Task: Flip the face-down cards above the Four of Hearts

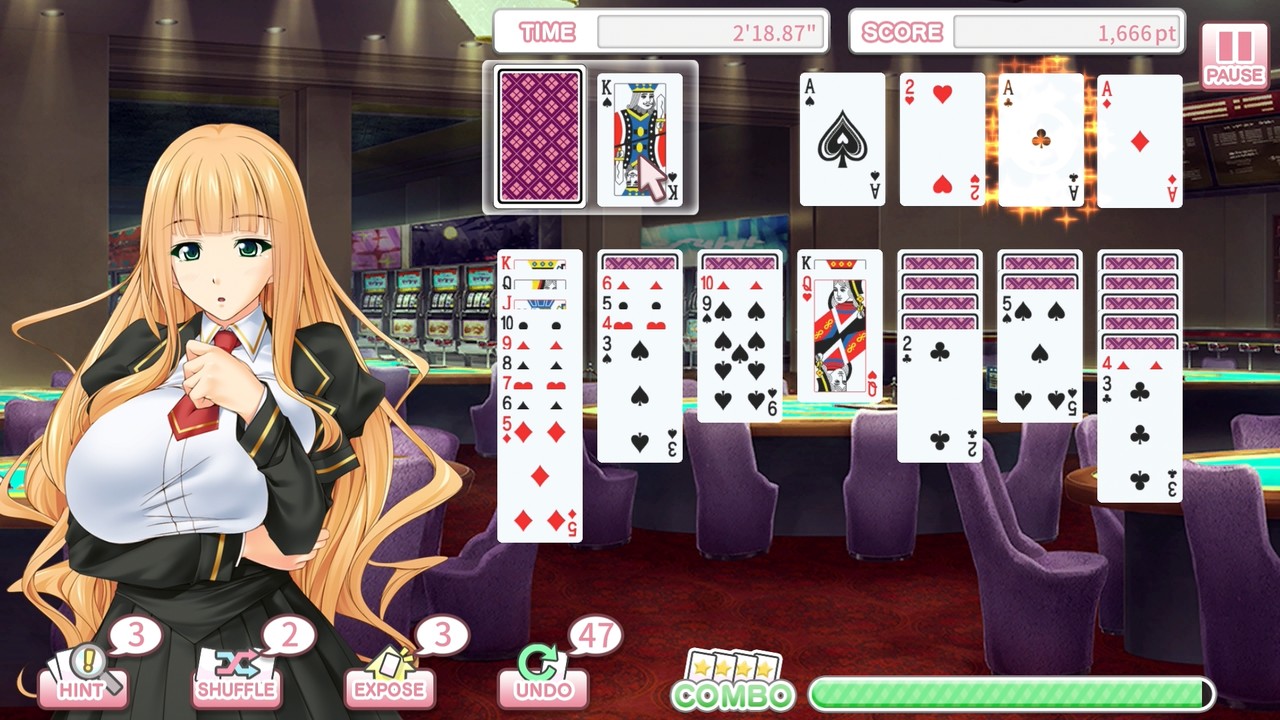Action: (x=1140, y=300)
